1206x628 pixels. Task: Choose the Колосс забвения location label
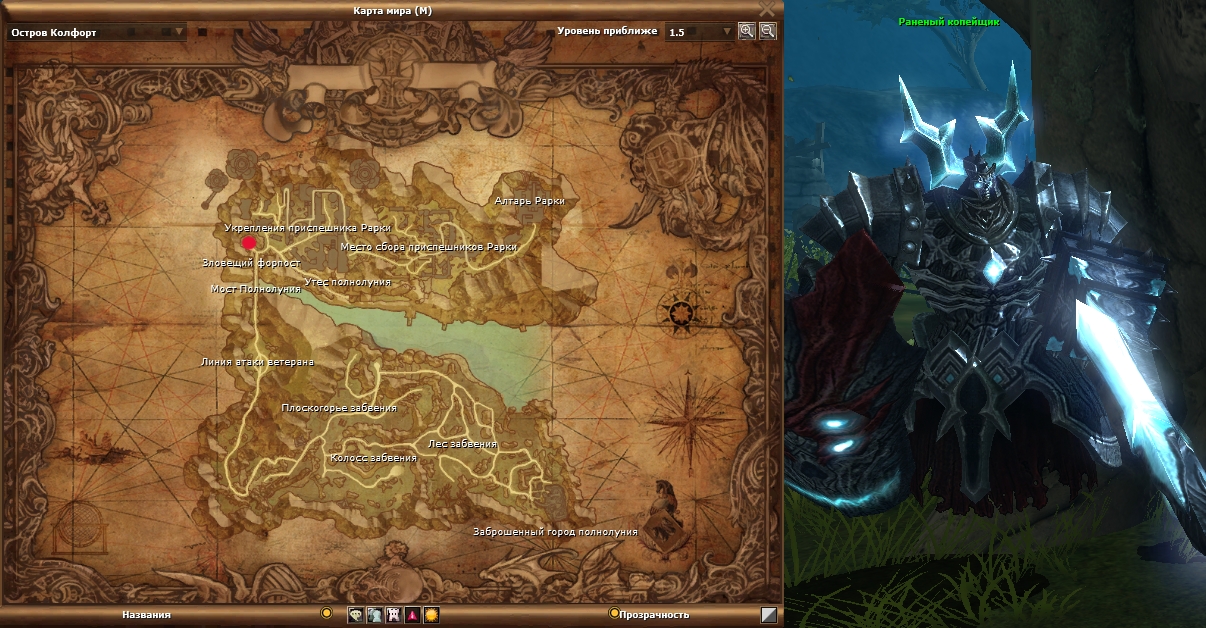(373, 458)
